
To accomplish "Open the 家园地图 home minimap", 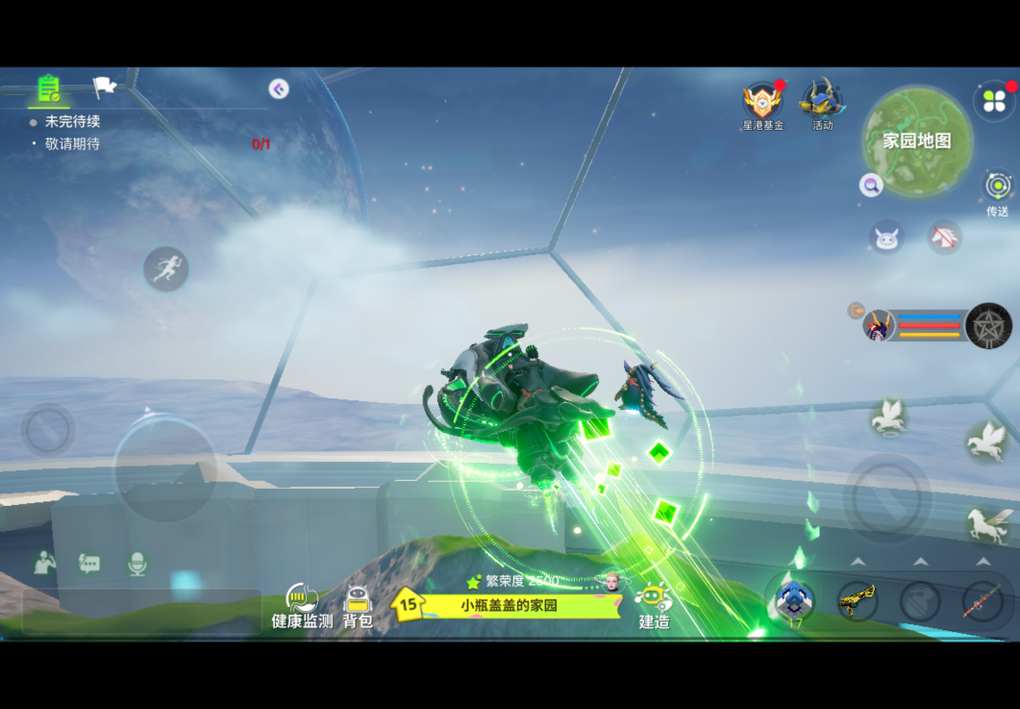I will click(917, 141).
